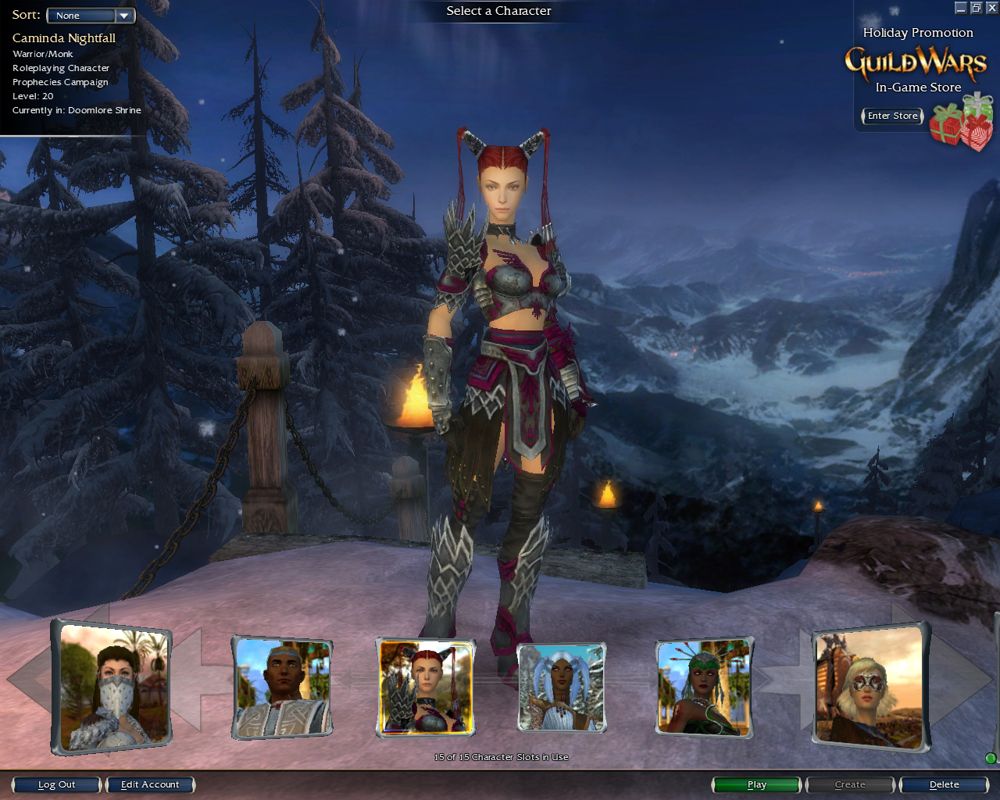1000x800 pixels.
Task: Open Edit Account
Action: (x=150, y=785)
